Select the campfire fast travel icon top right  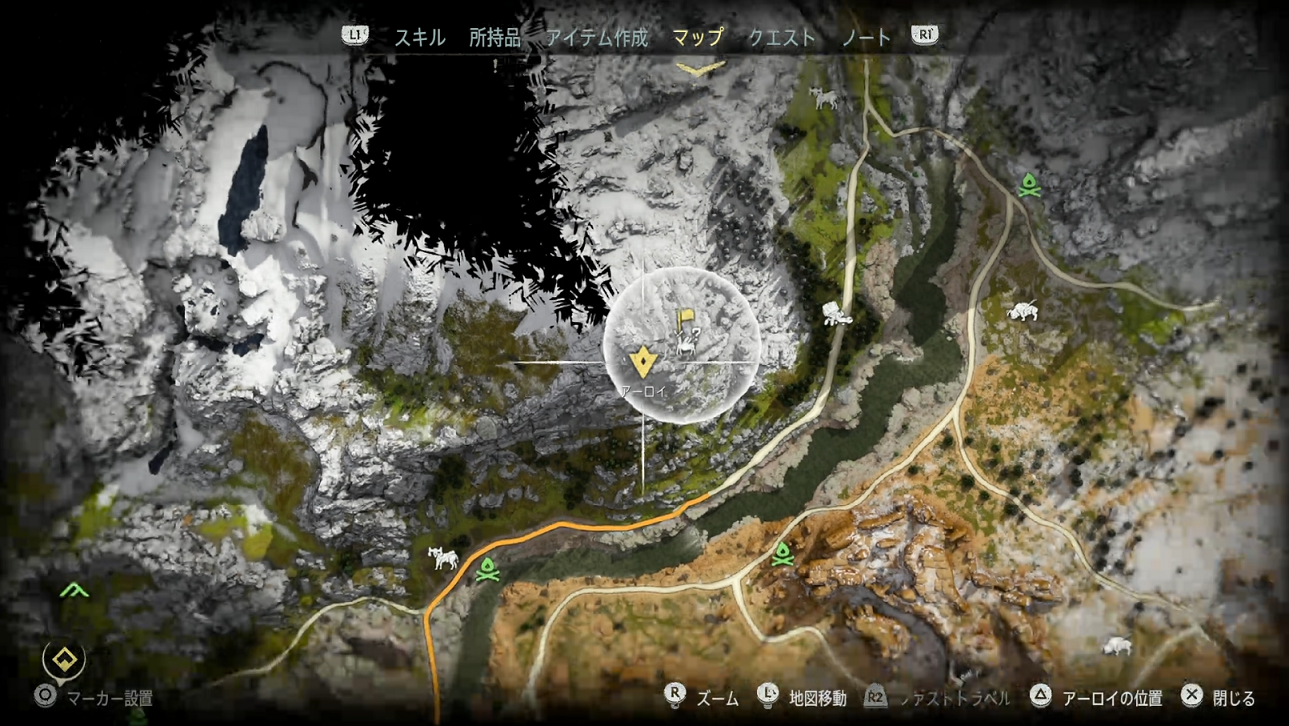click(1028, 184)
